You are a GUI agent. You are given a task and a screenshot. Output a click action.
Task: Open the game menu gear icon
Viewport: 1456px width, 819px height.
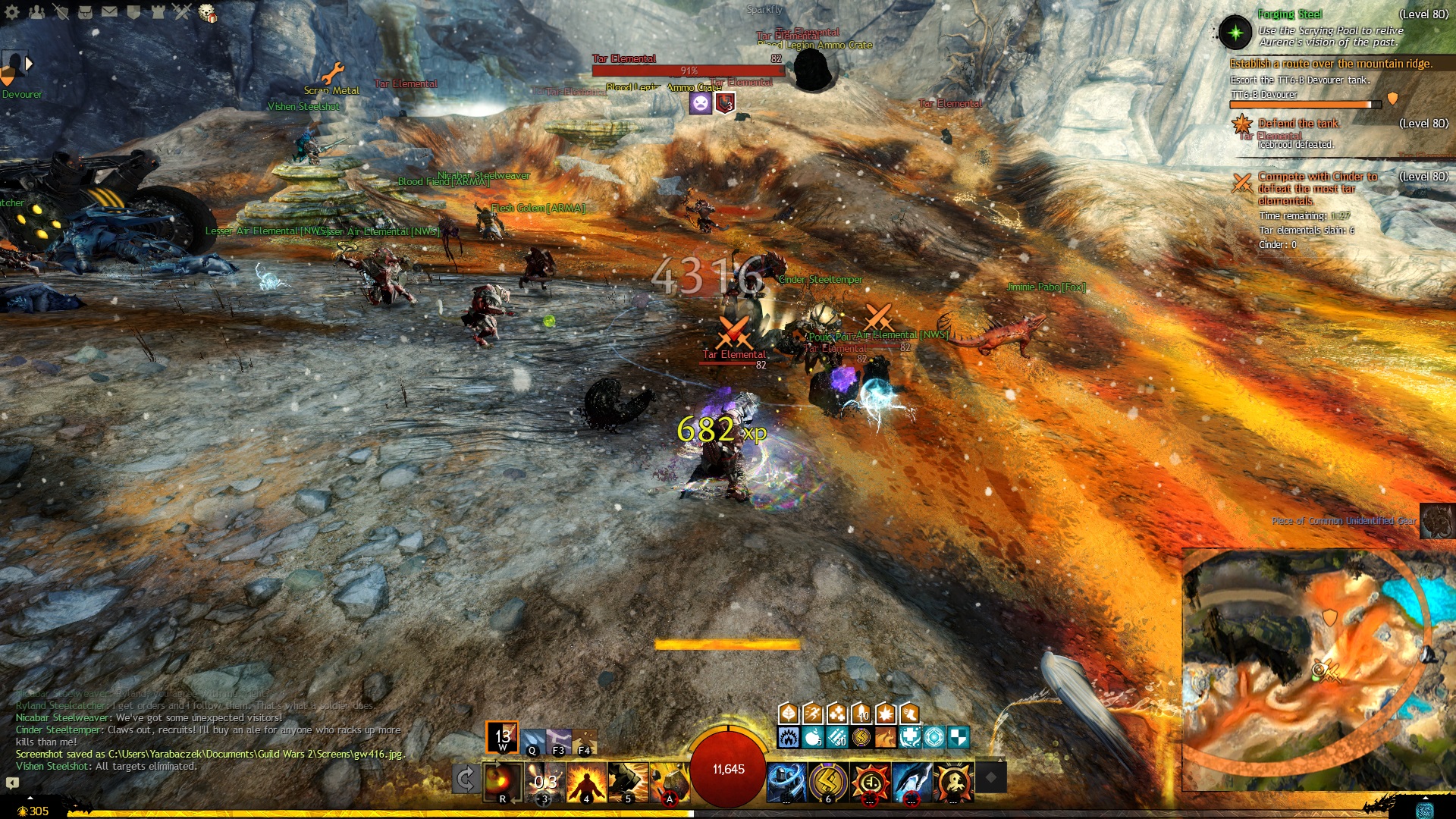click(12, 11)
